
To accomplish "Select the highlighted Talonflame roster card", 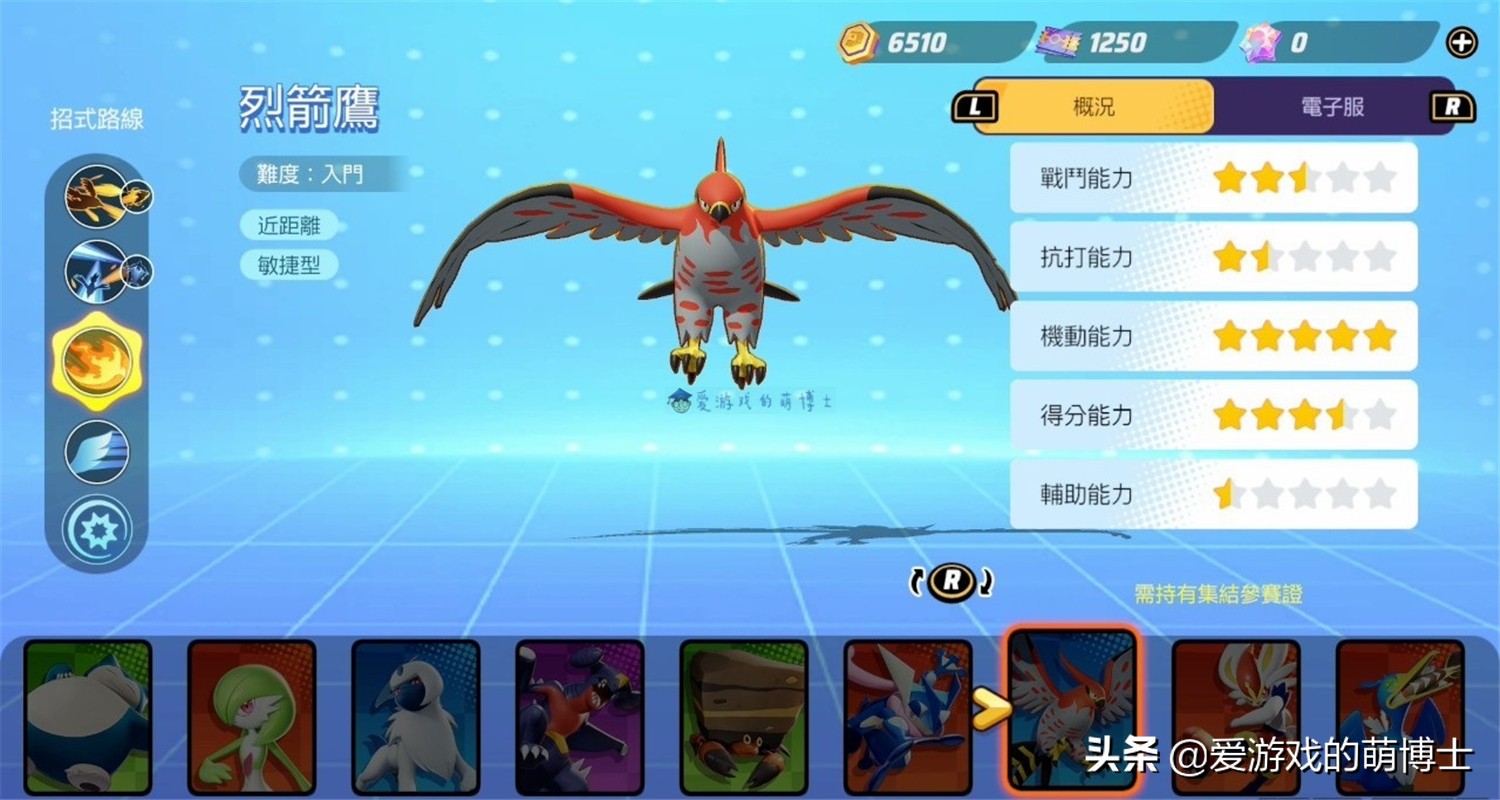I will (1072, 712).
